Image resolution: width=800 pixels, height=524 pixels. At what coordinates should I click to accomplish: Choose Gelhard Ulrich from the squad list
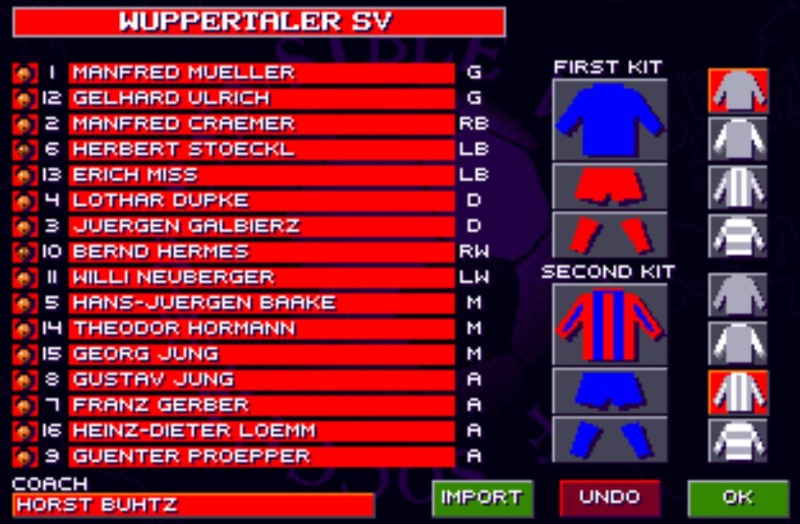(x=261, y=98)
